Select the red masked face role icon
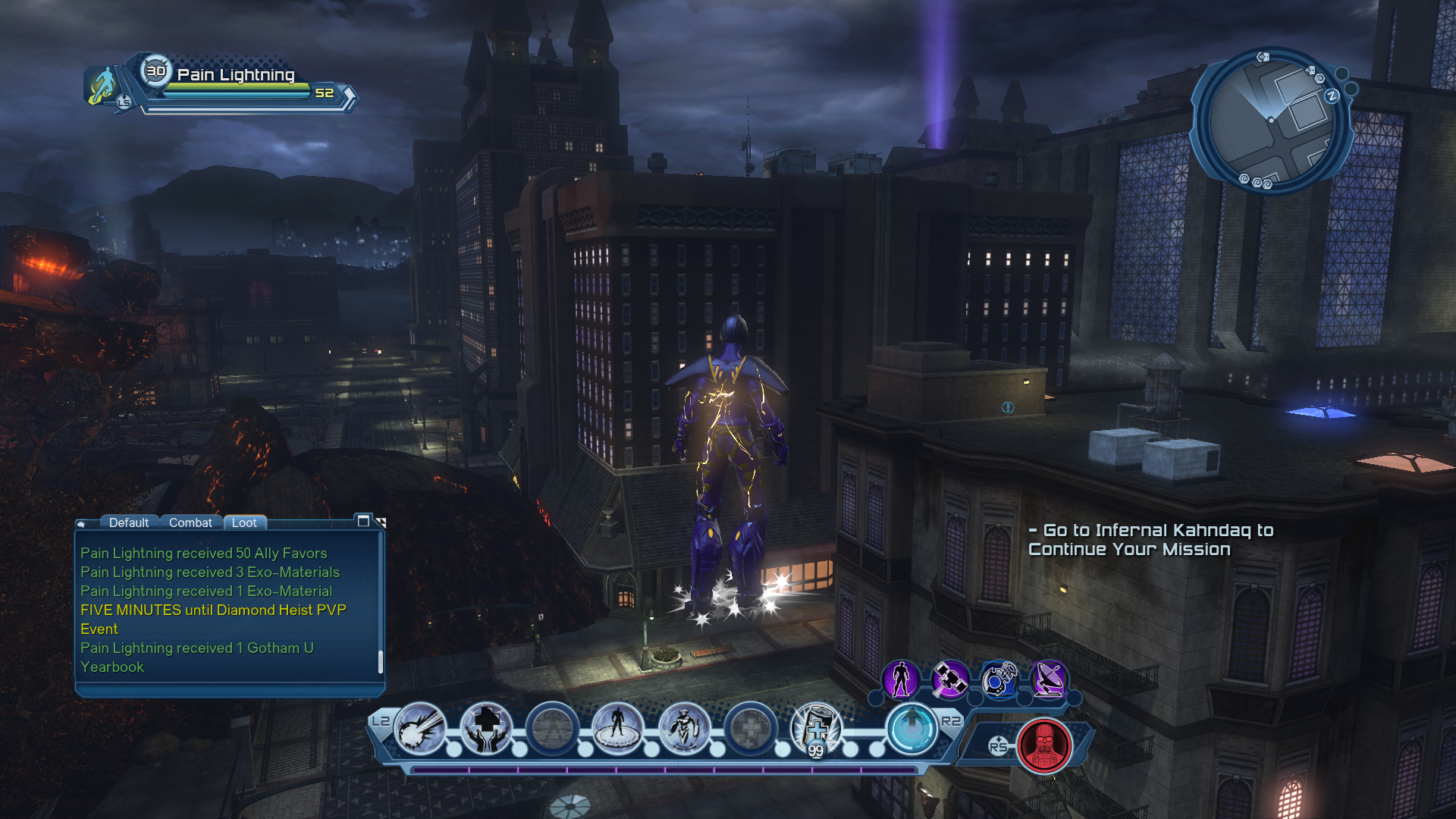Image resolution: width=1456 pixels, height=819 pixels. [1044, 745]
